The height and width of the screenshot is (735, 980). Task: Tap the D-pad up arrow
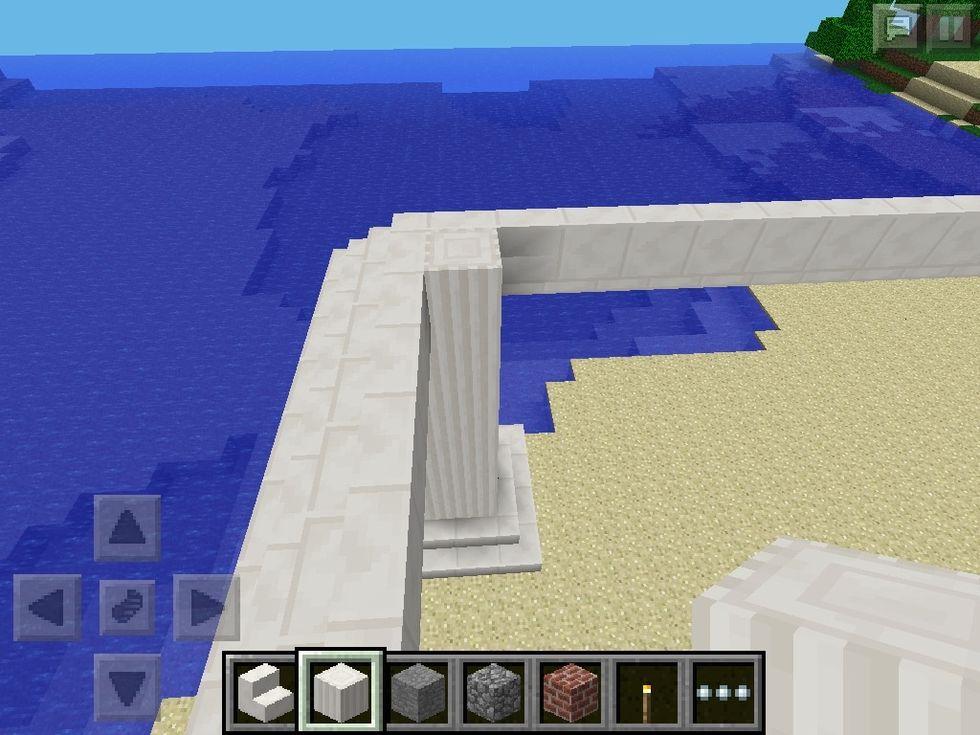pos(127,527)
